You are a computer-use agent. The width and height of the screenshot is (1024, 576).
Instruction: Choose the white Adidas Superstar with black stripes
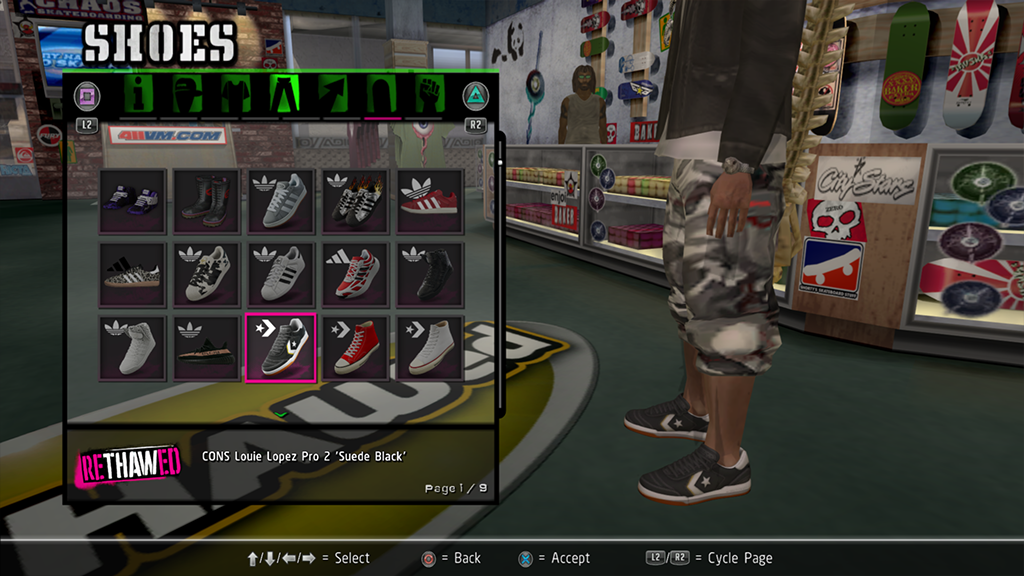click(x=281, y=274)
